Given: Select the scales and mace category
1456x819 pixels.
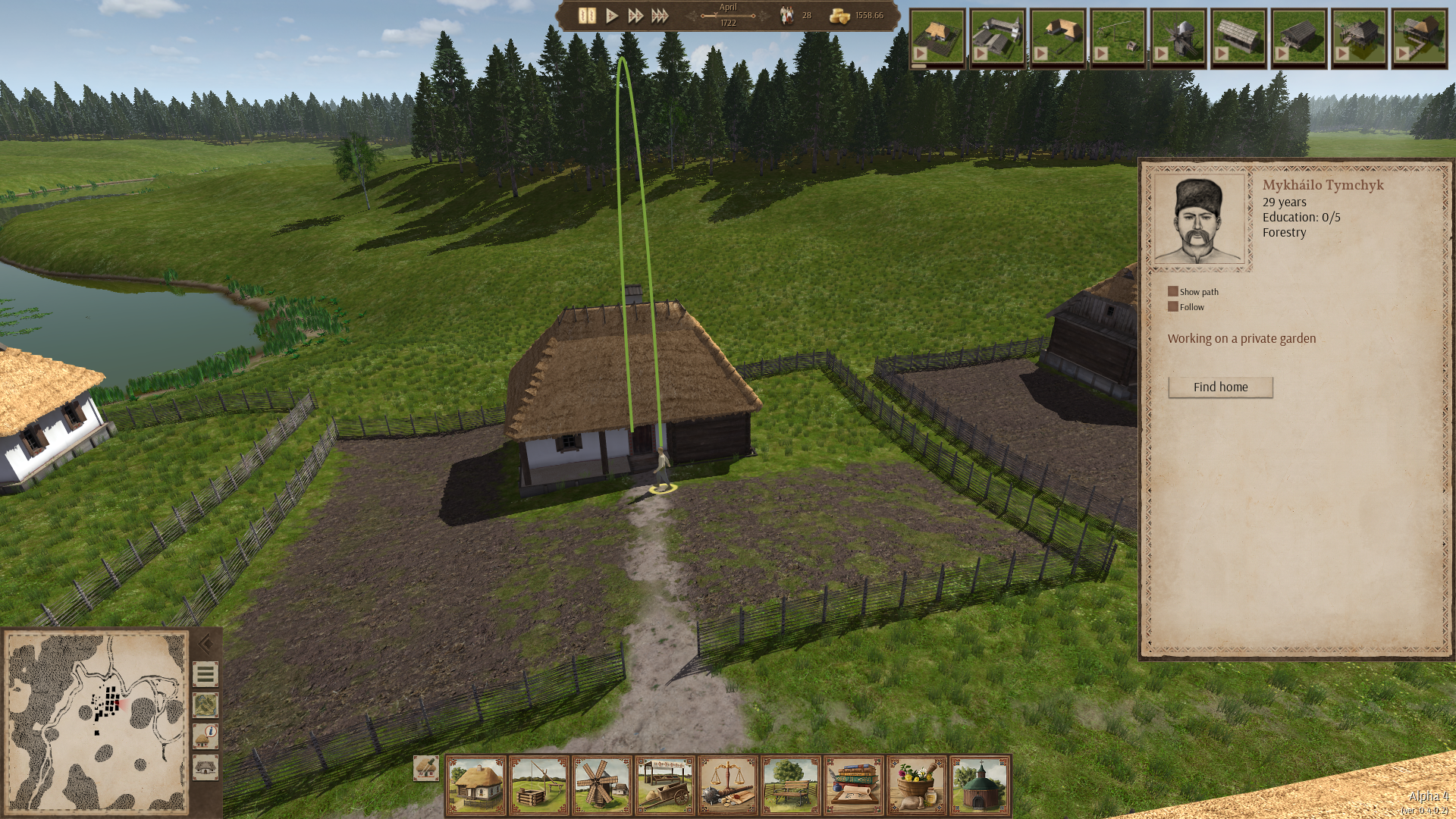Looking at the screenshot, I should tap(728, 785).
